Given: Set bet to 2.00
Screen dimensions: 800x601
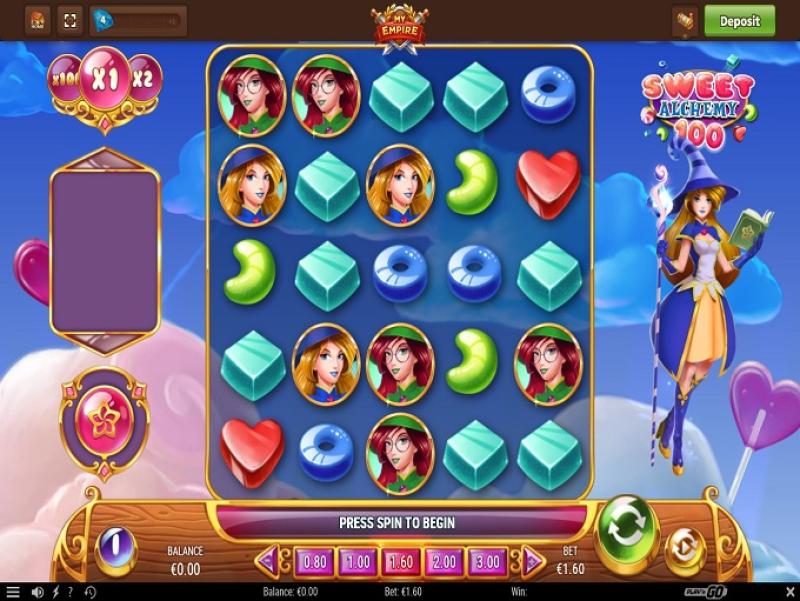Looking at the screenshot, I should (444, 562).
